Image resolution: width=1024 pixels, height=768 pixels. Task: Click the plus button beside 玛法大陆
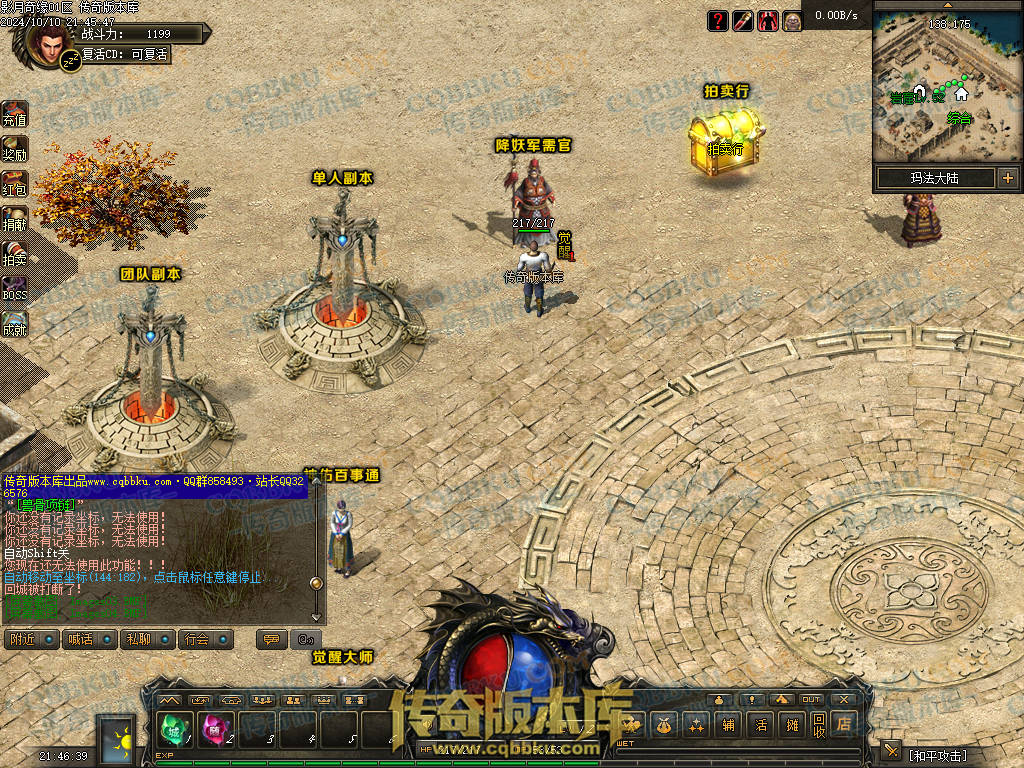tap(1007, 178)
